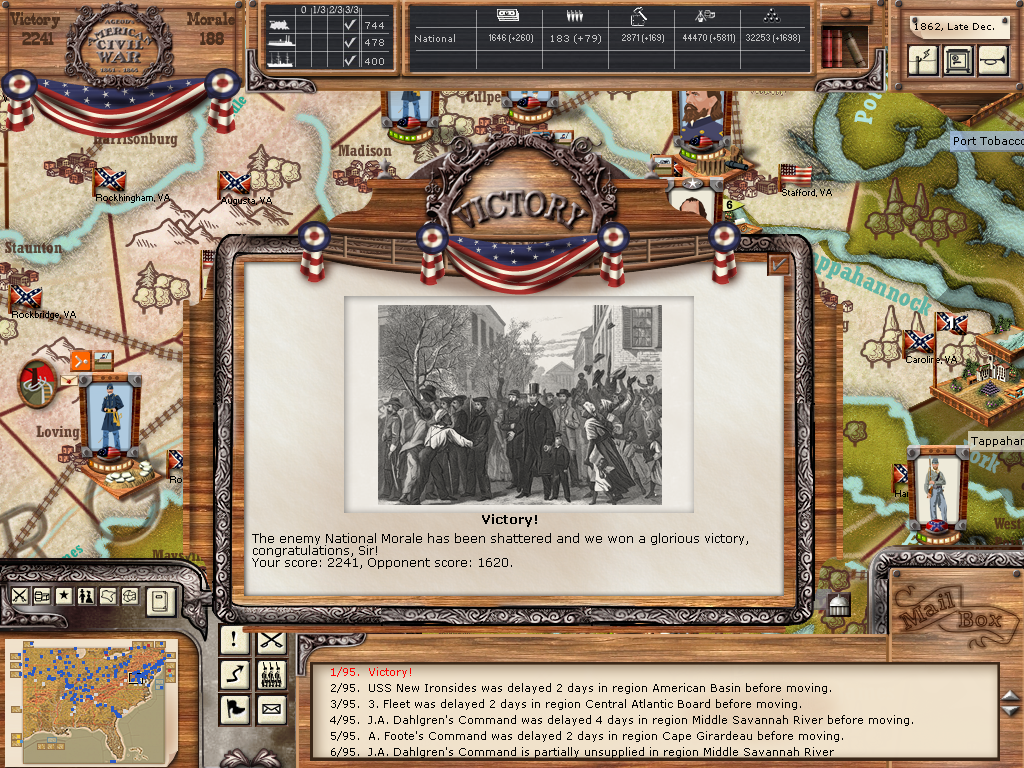The width and height of the screenshot is (1024, 768).
Task: Click the flag message filter
Action: [234, 710]
